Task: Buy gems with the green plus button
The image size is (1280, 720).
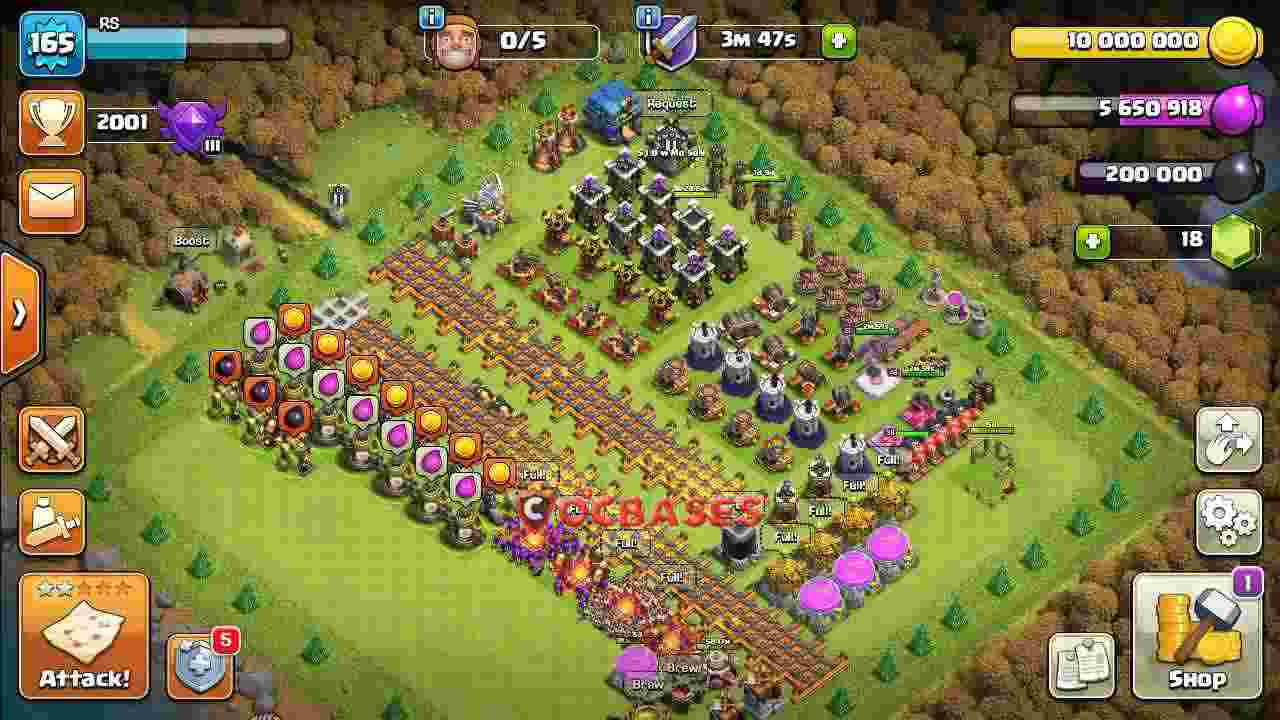Action: click(1091, 241)
